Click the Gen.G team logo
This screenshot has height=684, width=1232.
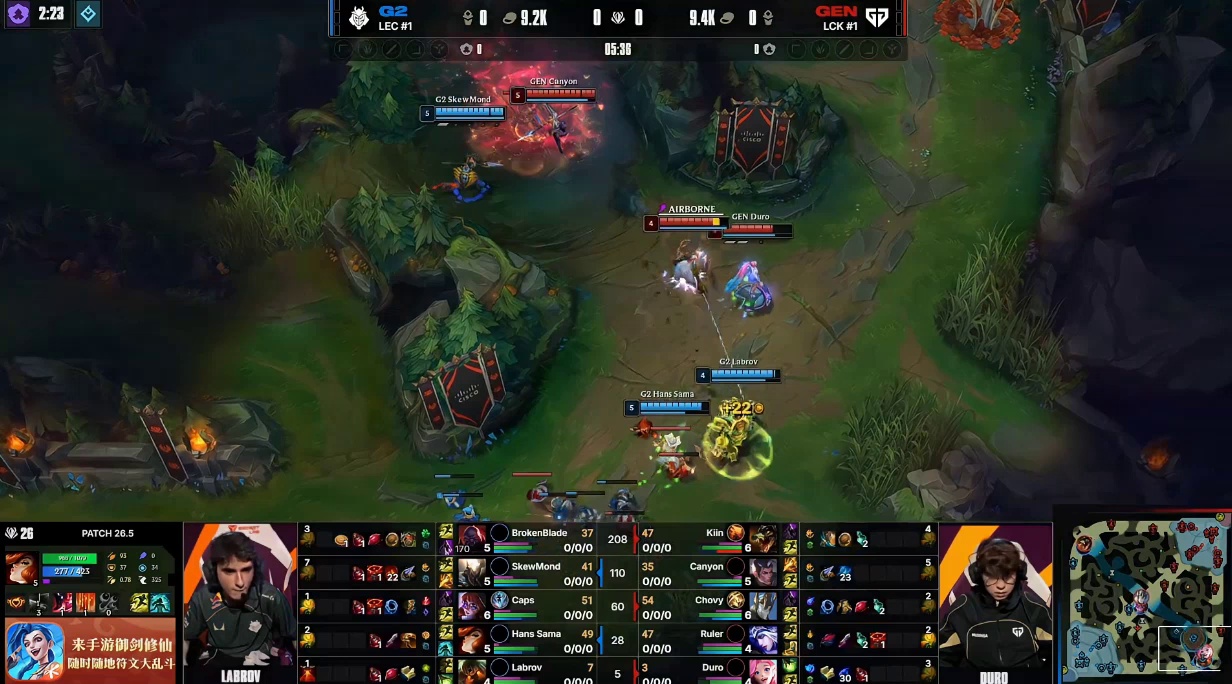pyautogui.click(x=877, y=18)
